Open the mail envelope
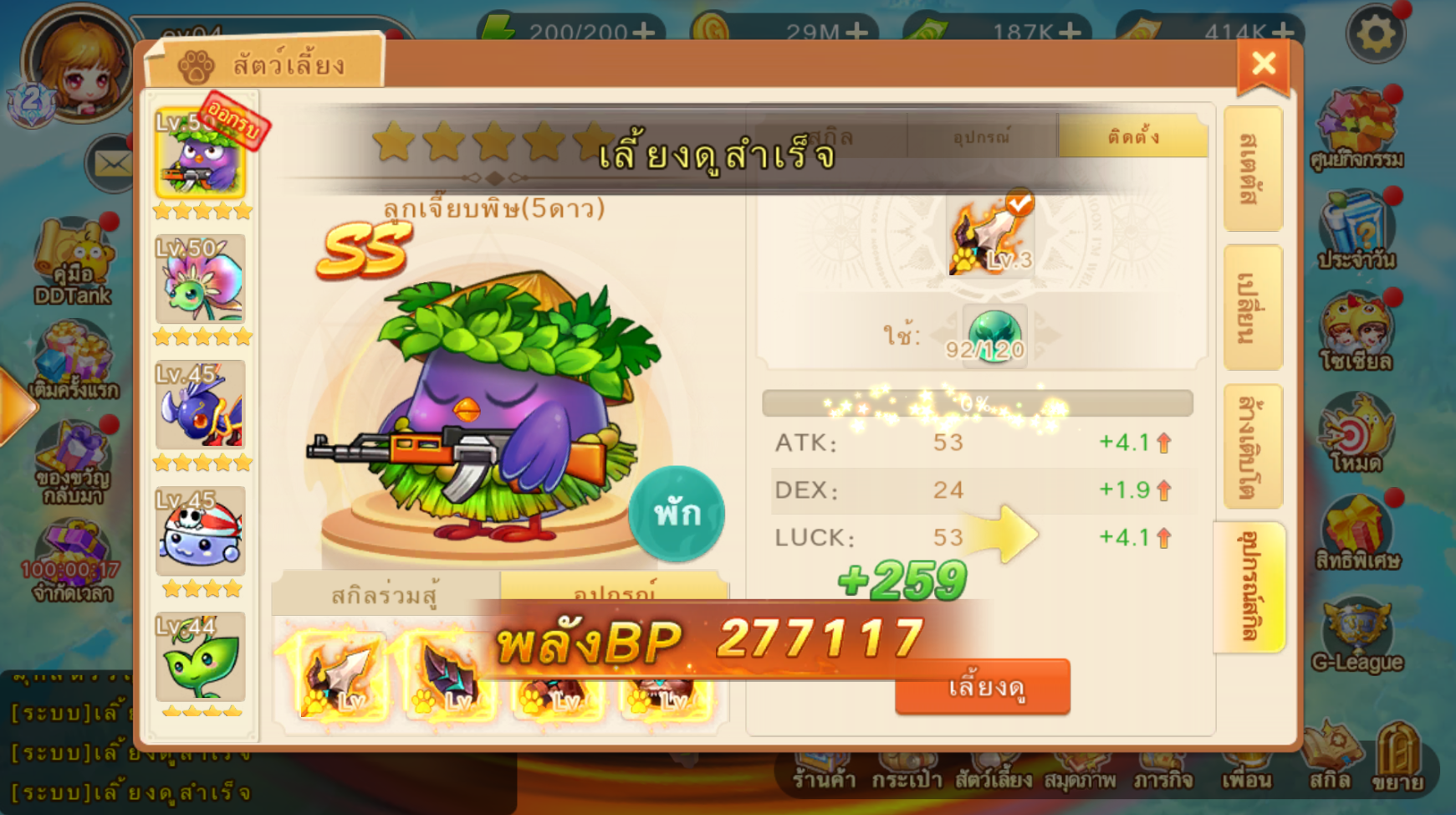Image resolution: width=1456 pixels, height=815 pixels. [x=111, y=163]
